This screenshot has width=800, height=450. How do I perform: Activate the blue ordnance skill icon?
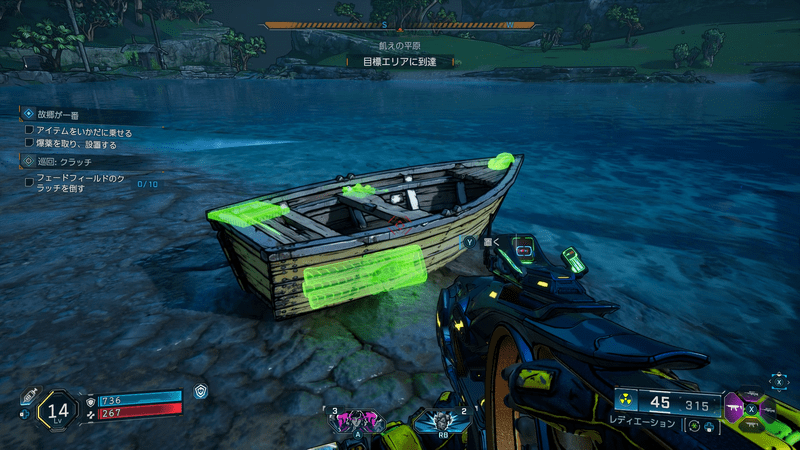(x=441, y=420)
